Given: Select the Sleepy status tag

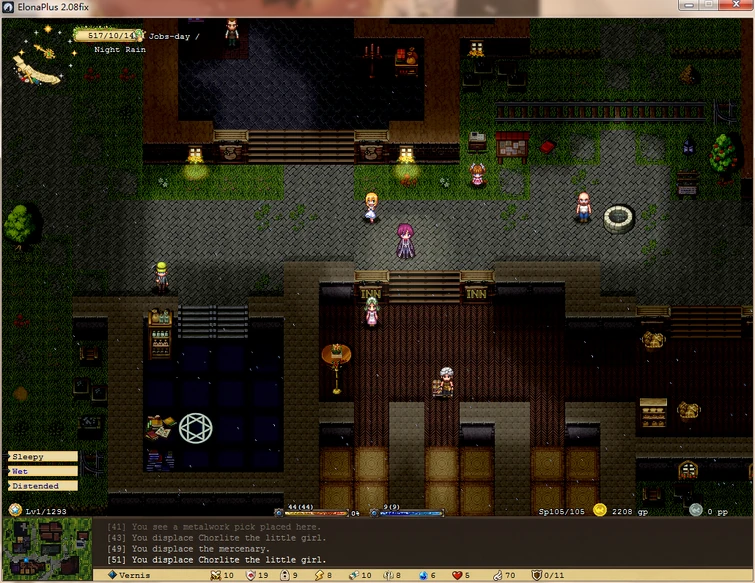Looking at the screenshot, I should pos(42,457).
